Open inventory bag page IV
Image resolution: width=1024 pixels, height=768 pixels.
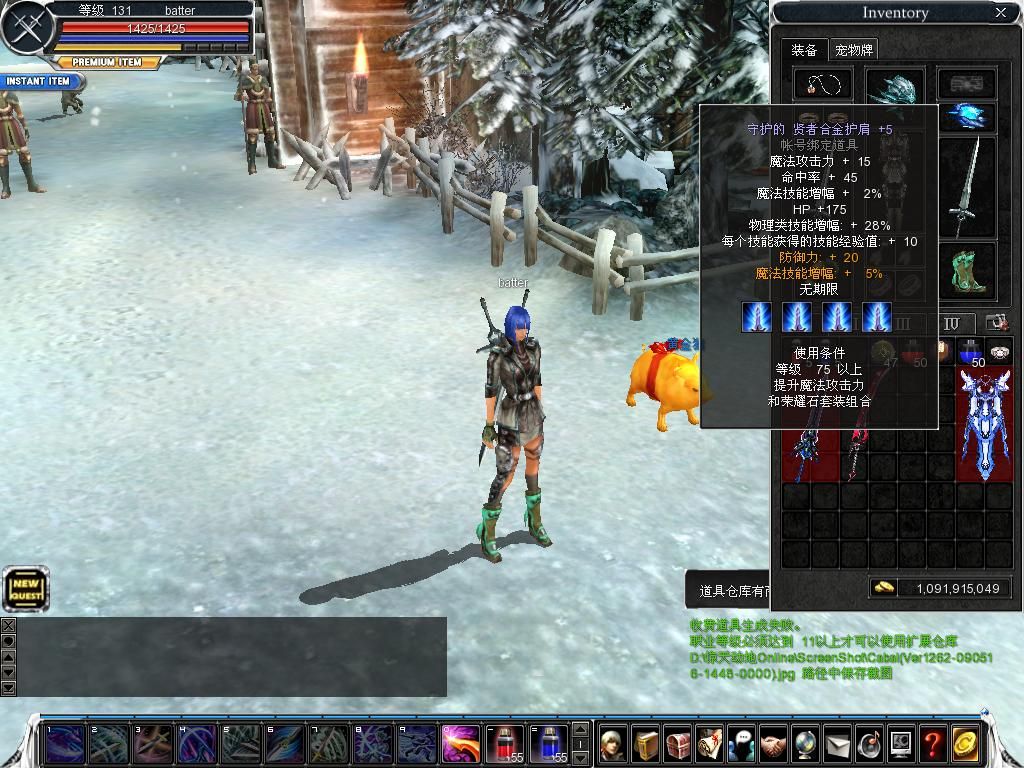(x=952, y=323)
